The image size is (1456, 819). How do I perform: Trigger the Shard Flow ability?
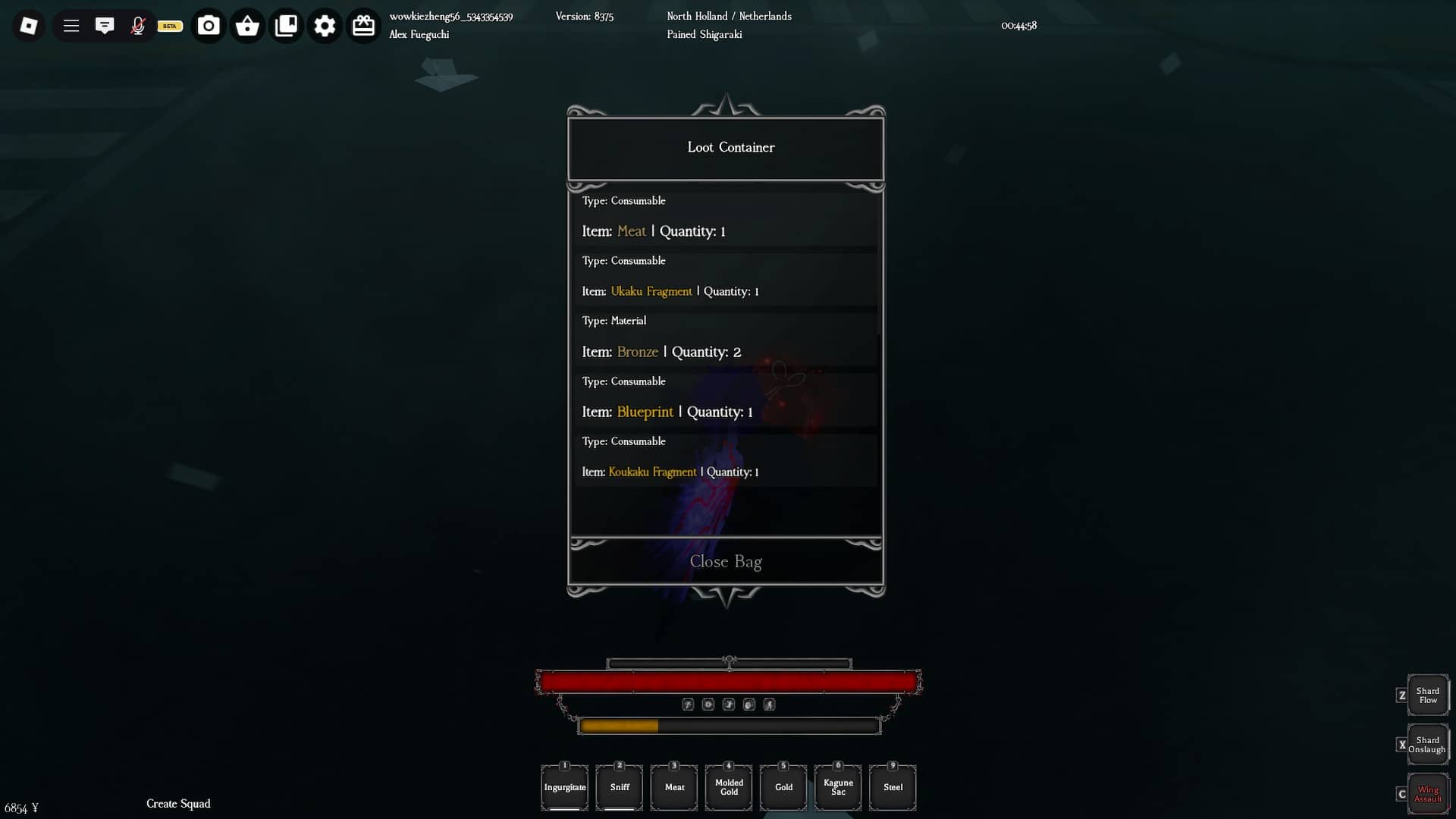coord(1427,695)
